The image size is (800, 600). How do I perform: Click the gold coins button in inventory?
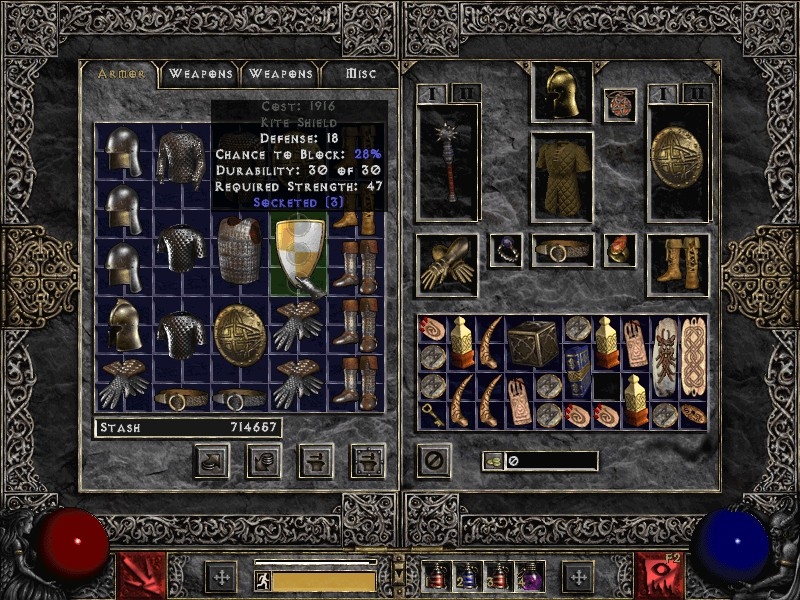tap(493, 461)
